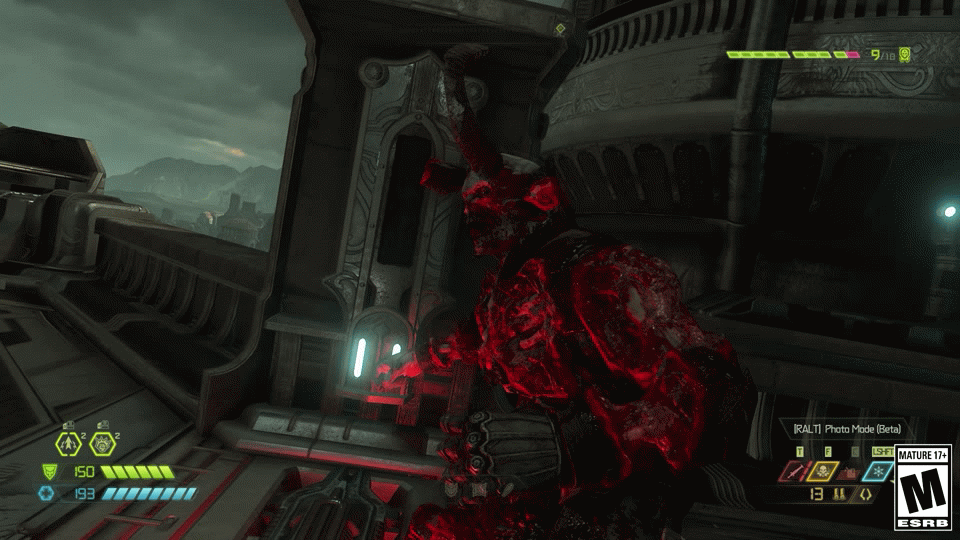Select the weapon mod bracket icon
The height and width of the screenshot is (540, 960).
pos(865,493)
